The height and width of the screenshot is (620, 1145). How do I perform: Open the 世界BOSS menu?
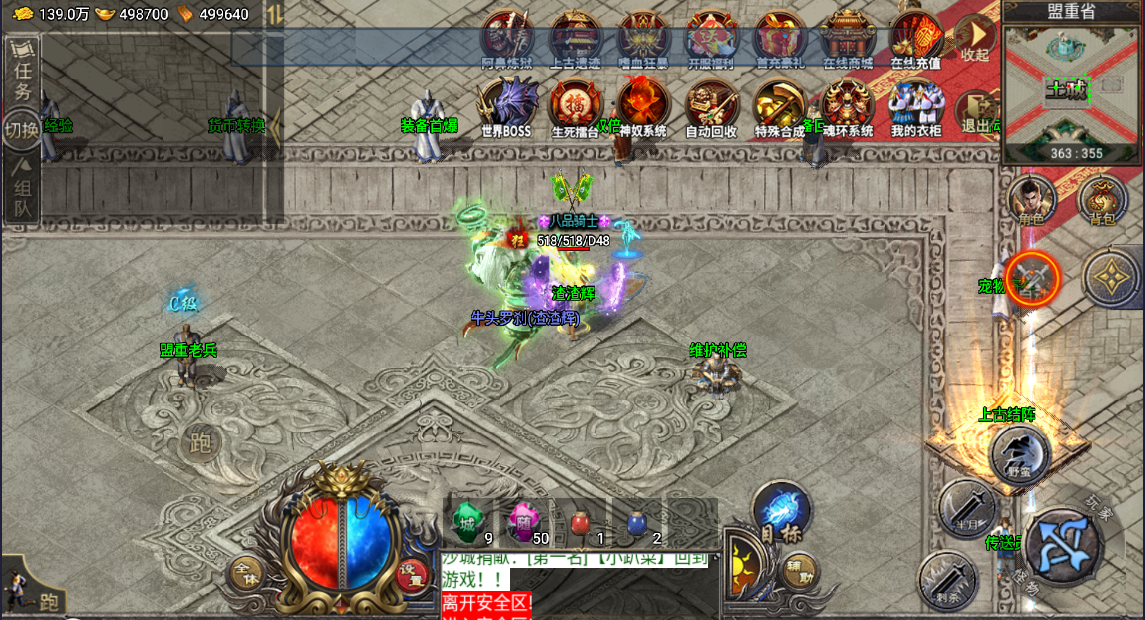(x=506, y=106)
